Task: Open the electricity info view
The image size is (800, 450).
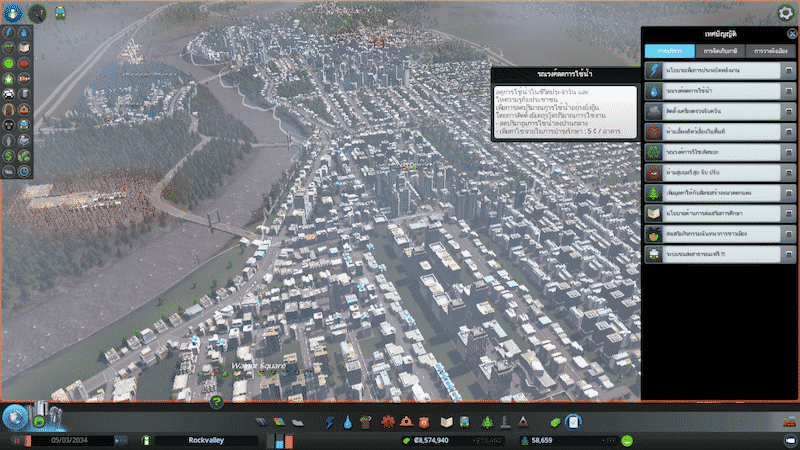Action: 7,33
